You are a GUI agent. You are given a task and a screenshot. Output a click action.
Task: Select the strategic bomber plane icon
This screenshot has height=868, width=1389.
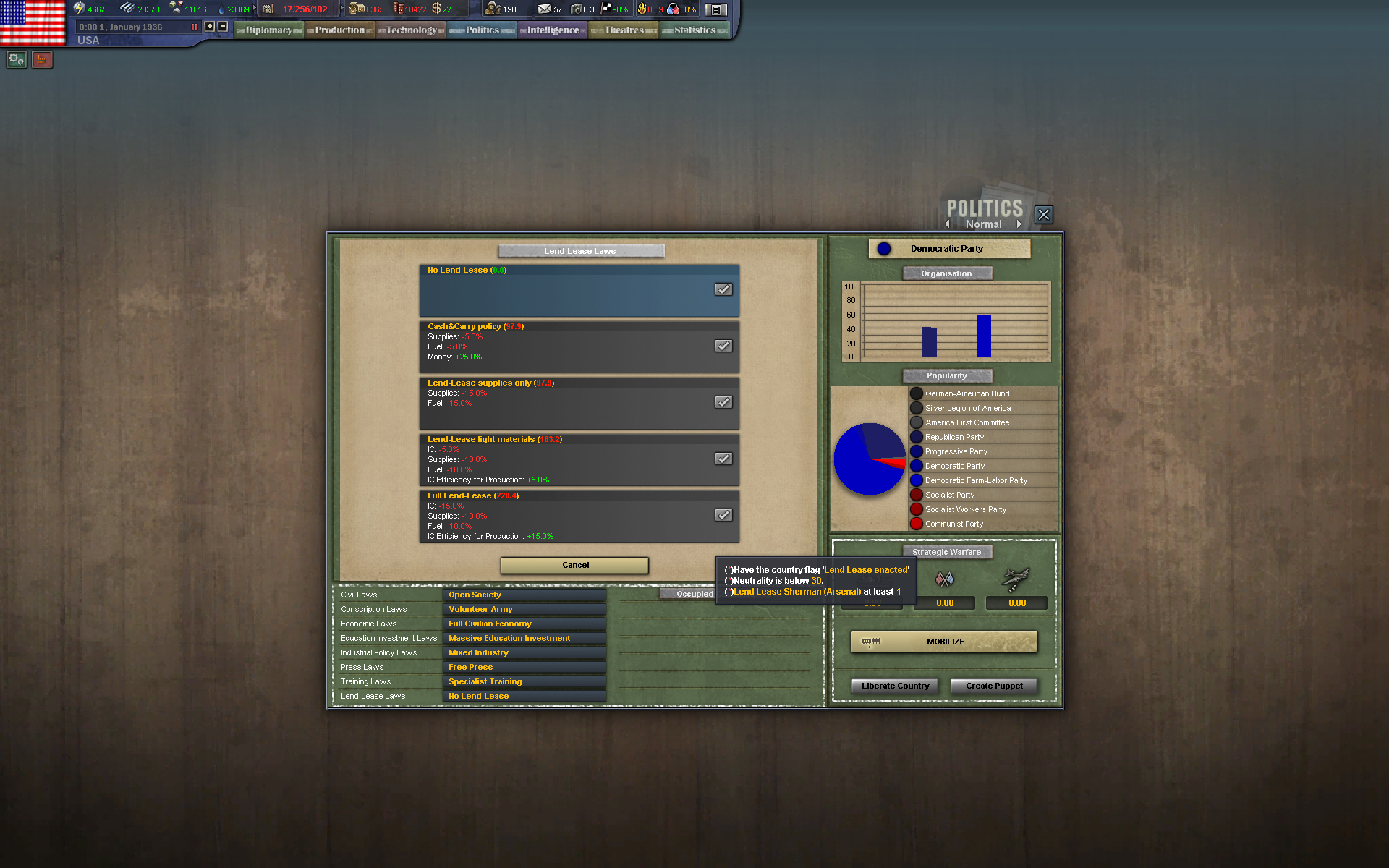(x=1016, y=577)
